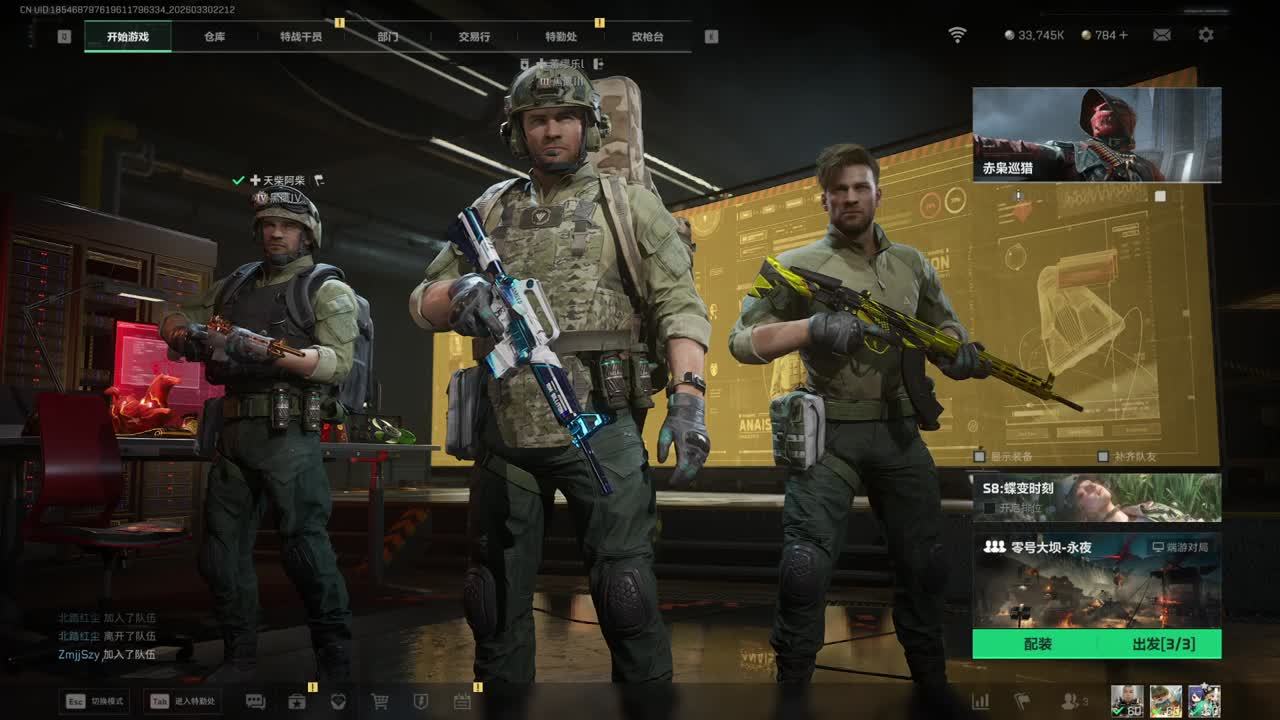
Task: Open the shopping cart store icon
Action: tap(380, 701)
